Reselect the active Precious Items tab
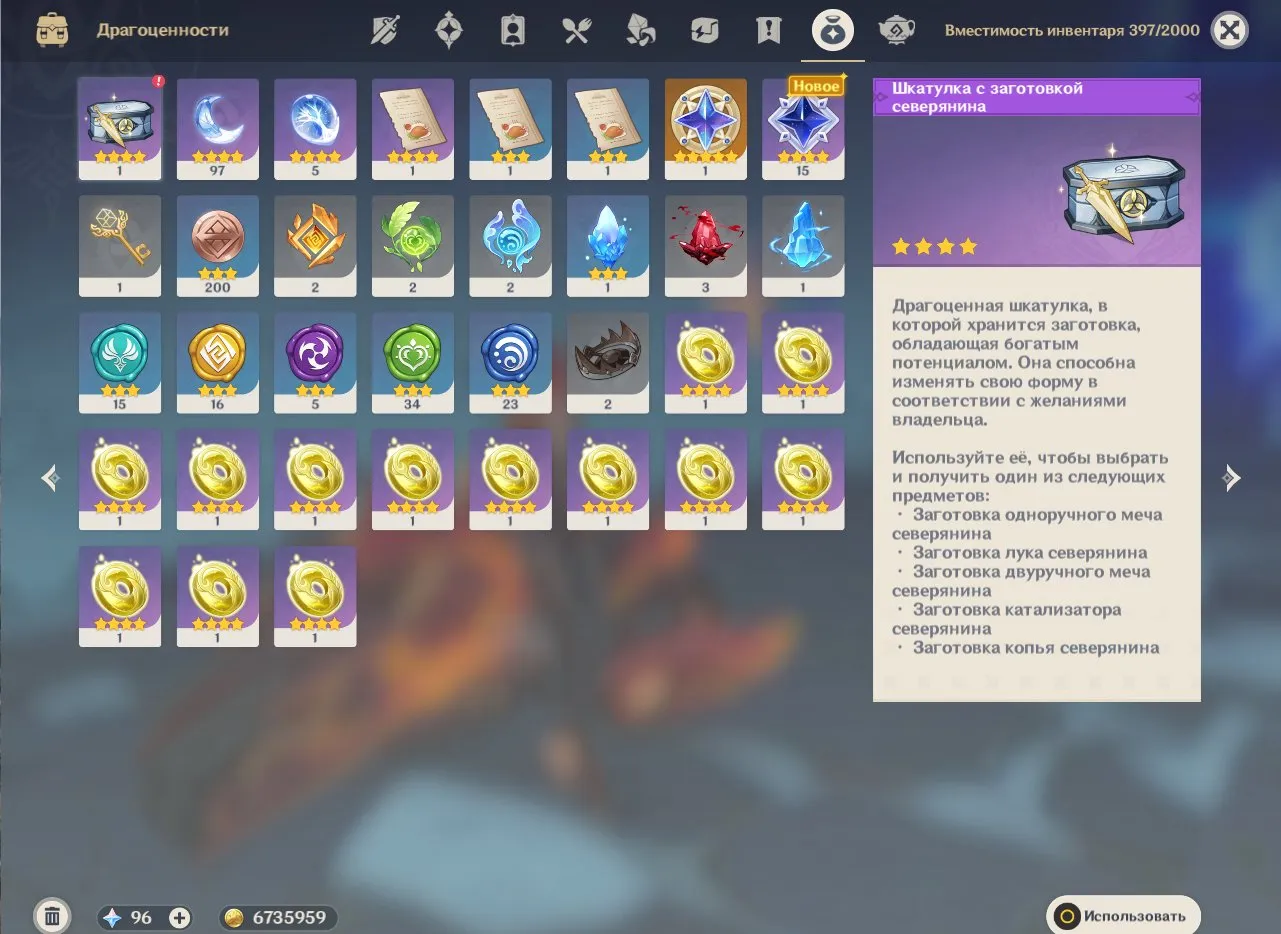The width and height of the screenshot is (1281, 934). point(832,29)
